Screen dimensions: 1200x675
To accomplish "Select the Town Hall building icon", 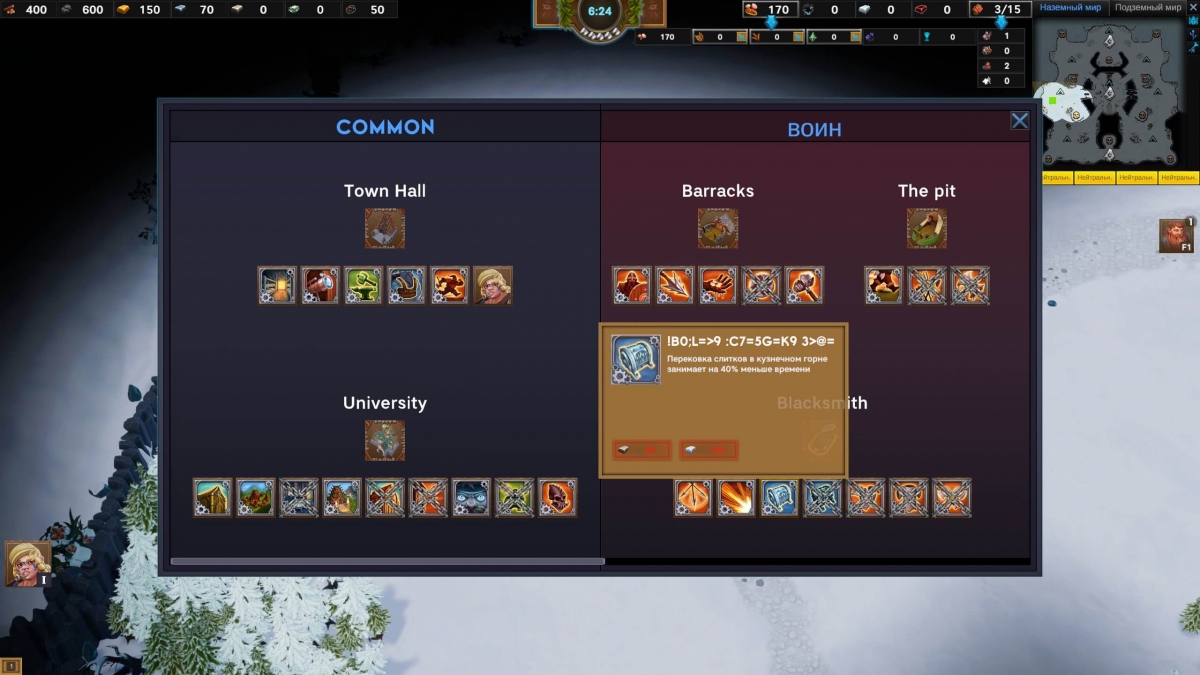I will 385,228.
